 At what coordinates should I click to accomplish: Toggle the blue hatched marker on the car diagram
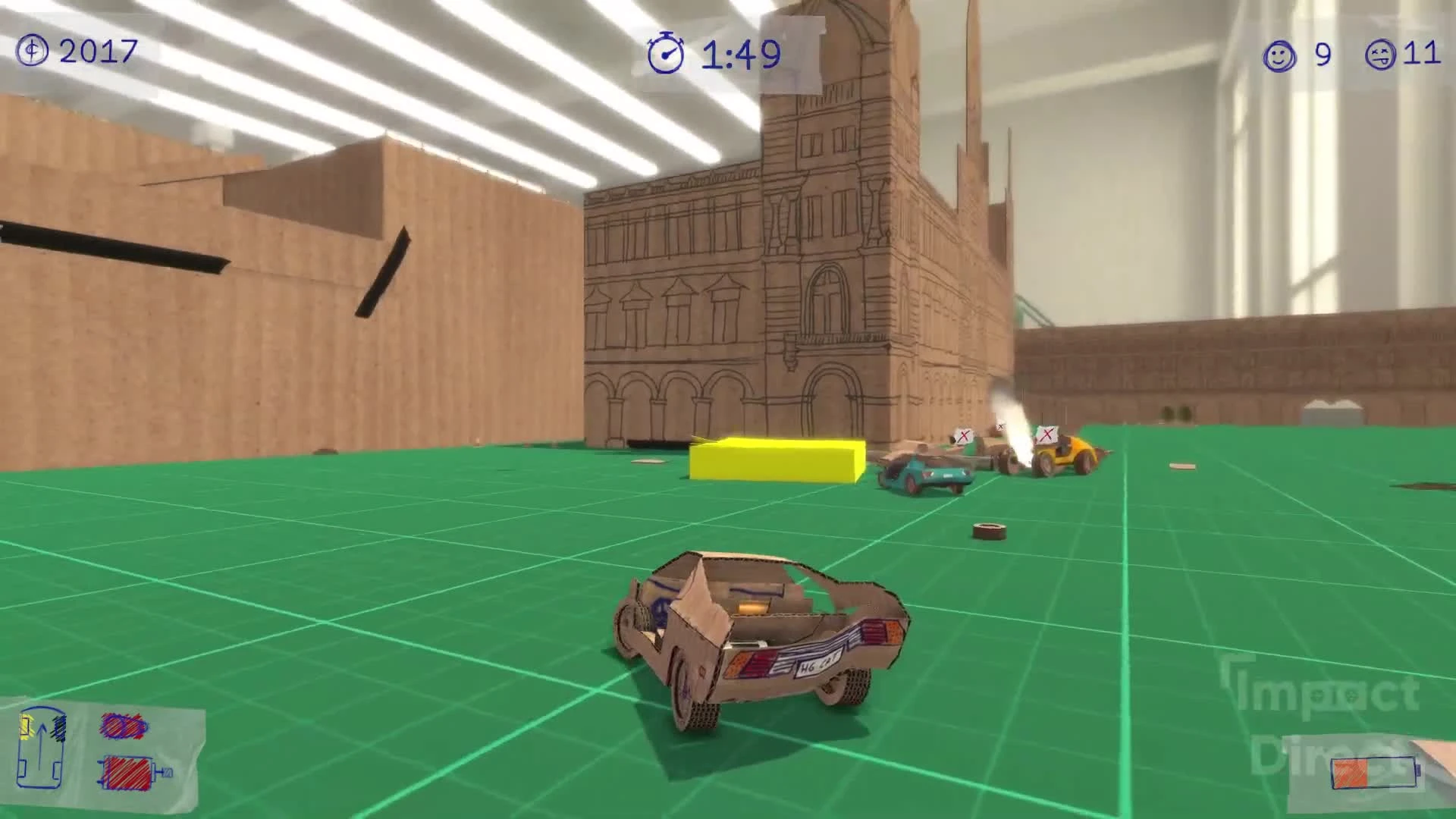tap(61, 728)
